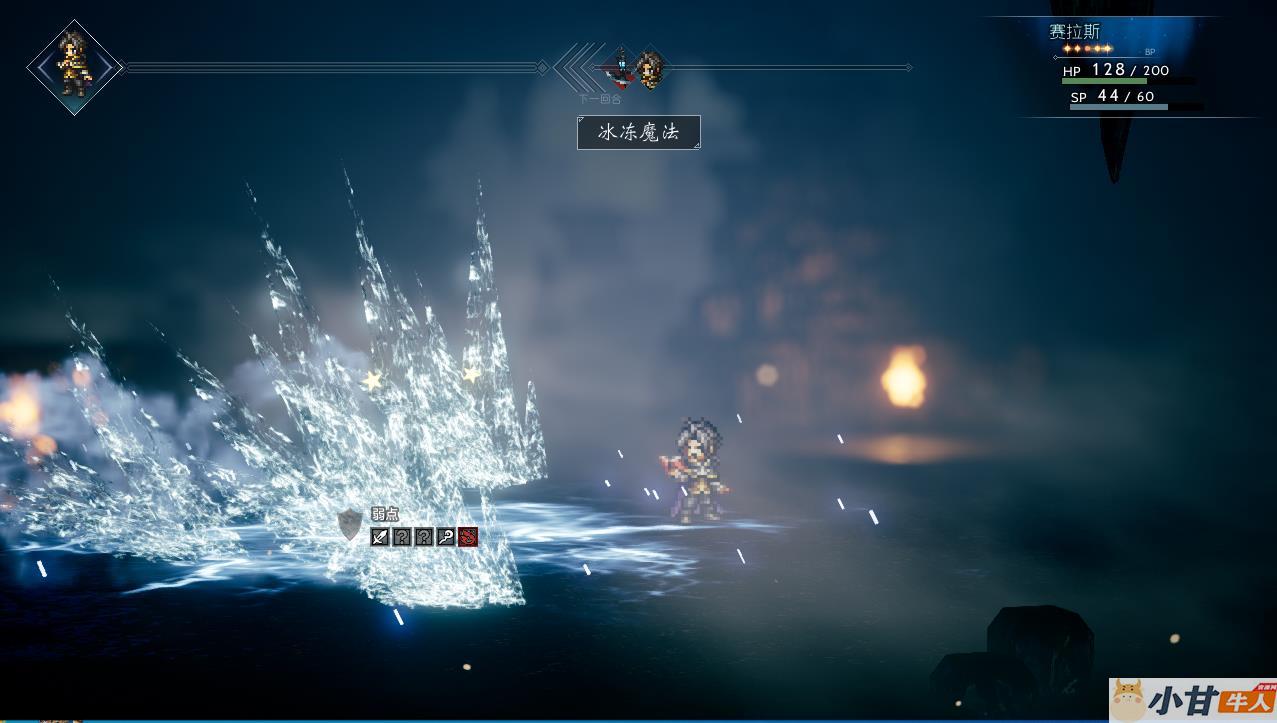Click the enemy portrait in next-turn order
1277x723 pixels.
click(620, 67)
